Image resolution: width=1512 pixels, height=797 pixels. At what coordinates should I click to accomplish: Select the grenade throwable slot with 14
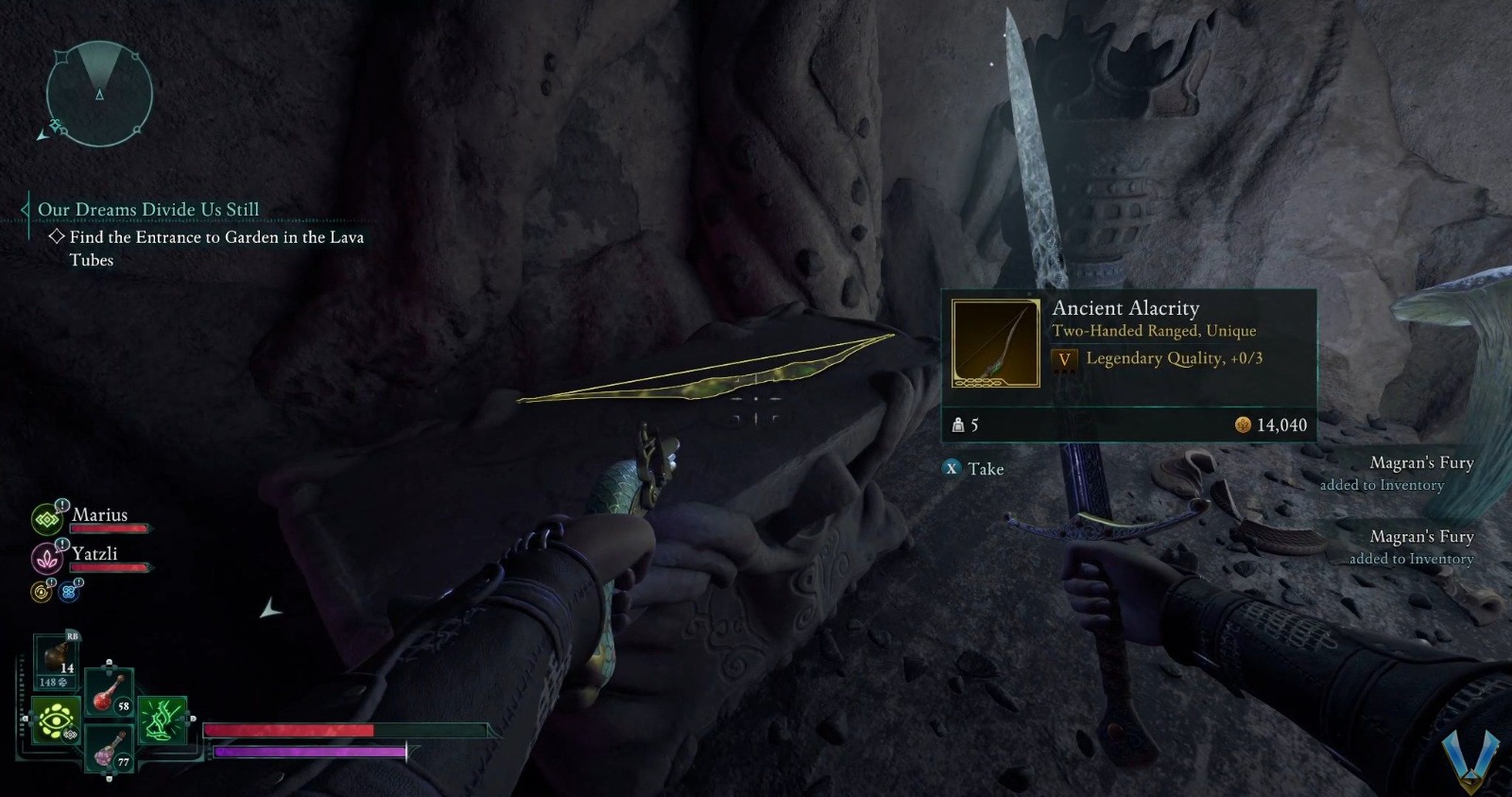point(57,655)
